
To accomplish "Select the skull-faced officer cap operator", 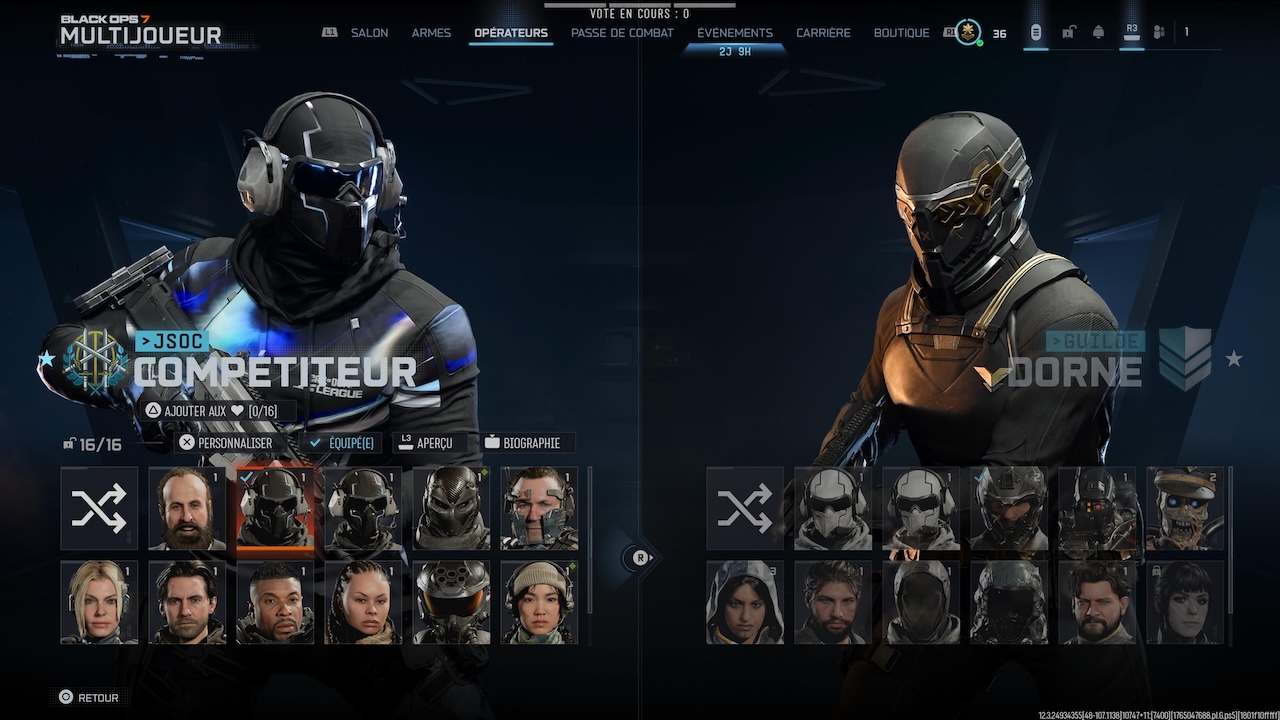I will tap(1185, 508).
